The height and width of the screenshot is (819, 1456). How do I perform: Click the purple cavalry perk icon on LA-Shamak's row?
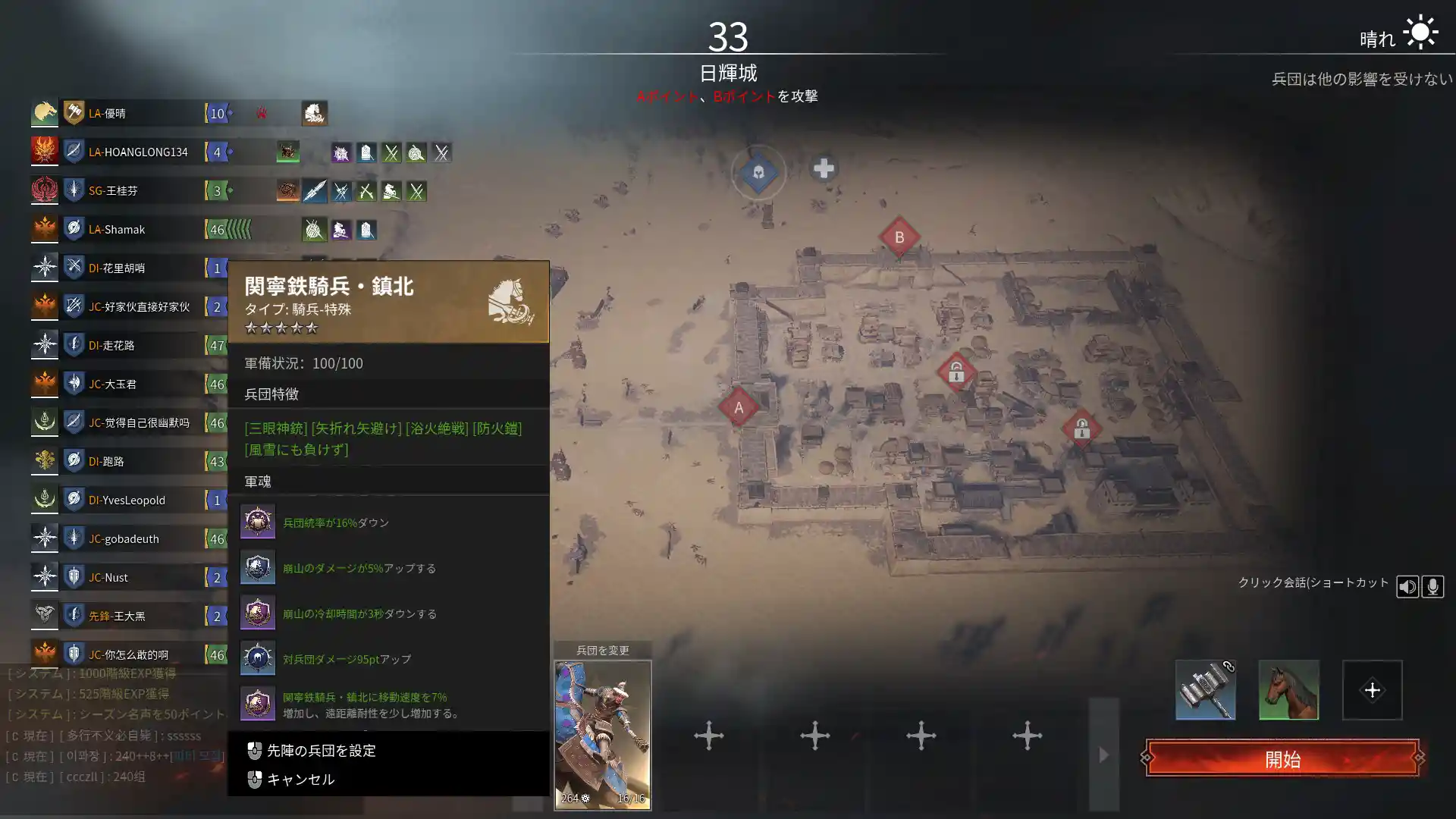click(x=340, y=231)
